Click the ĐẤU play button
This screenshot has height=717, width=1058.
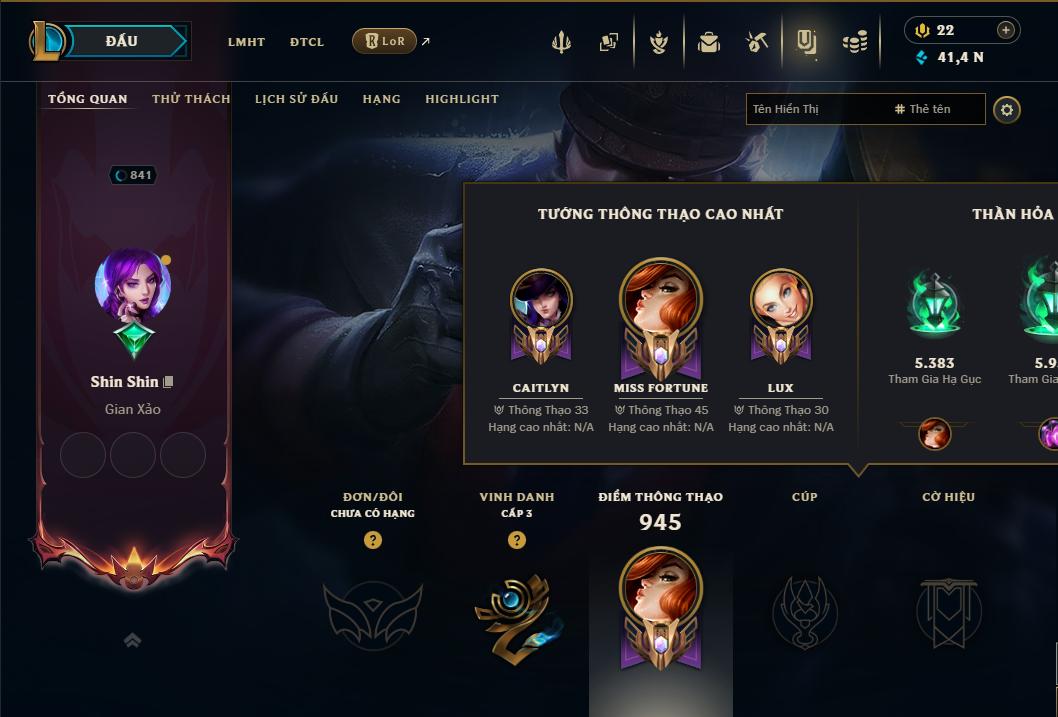click(122, 41)
